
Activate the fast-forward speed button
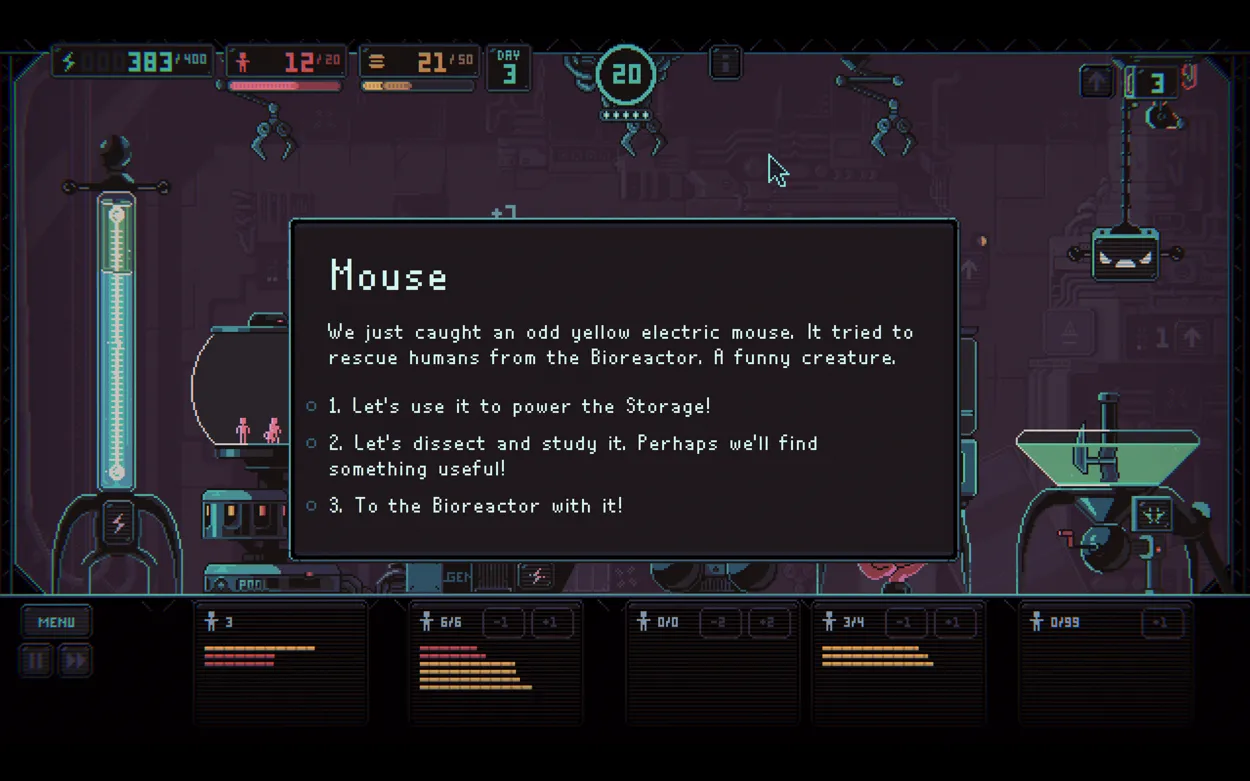75,660
